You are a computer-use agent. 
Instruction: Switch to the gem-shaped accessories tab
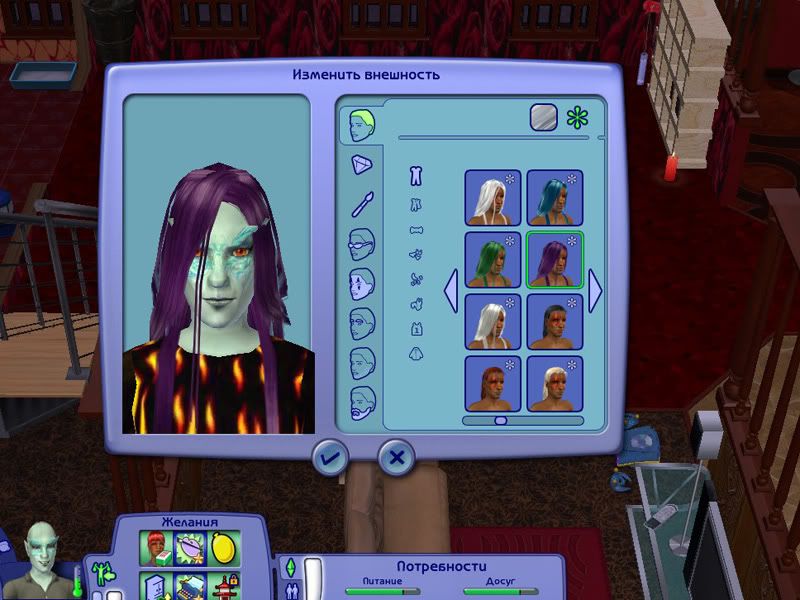pos(362,166)
